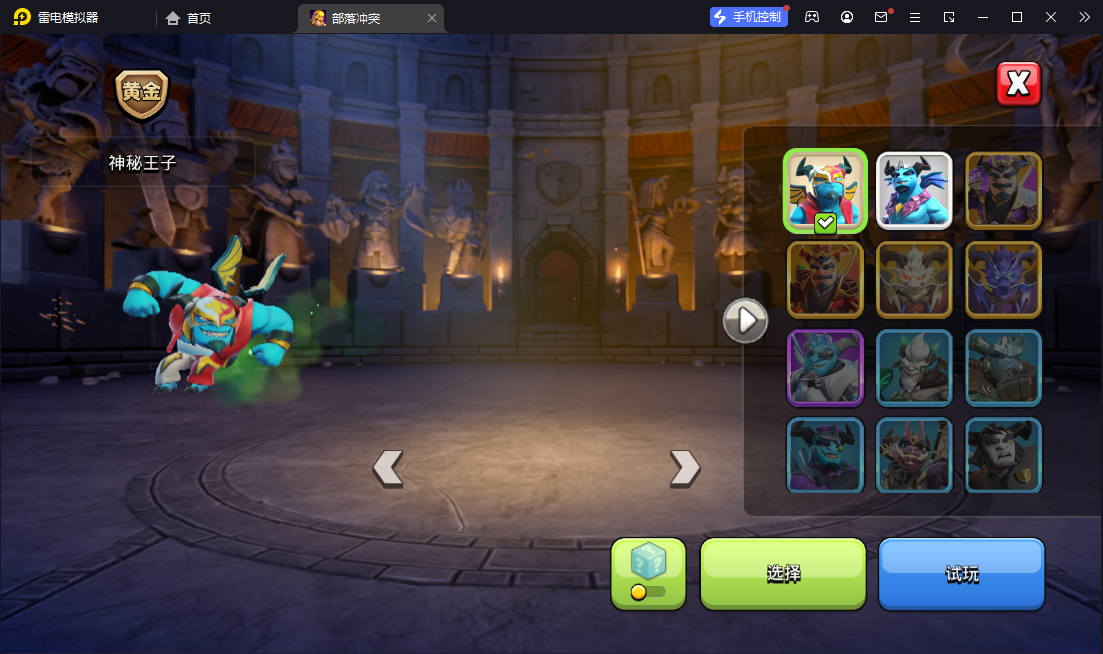Choose the white-framed blue minion prince skin
The image size is (1103, 654).
pyautogui.click(x=914, y=190)
